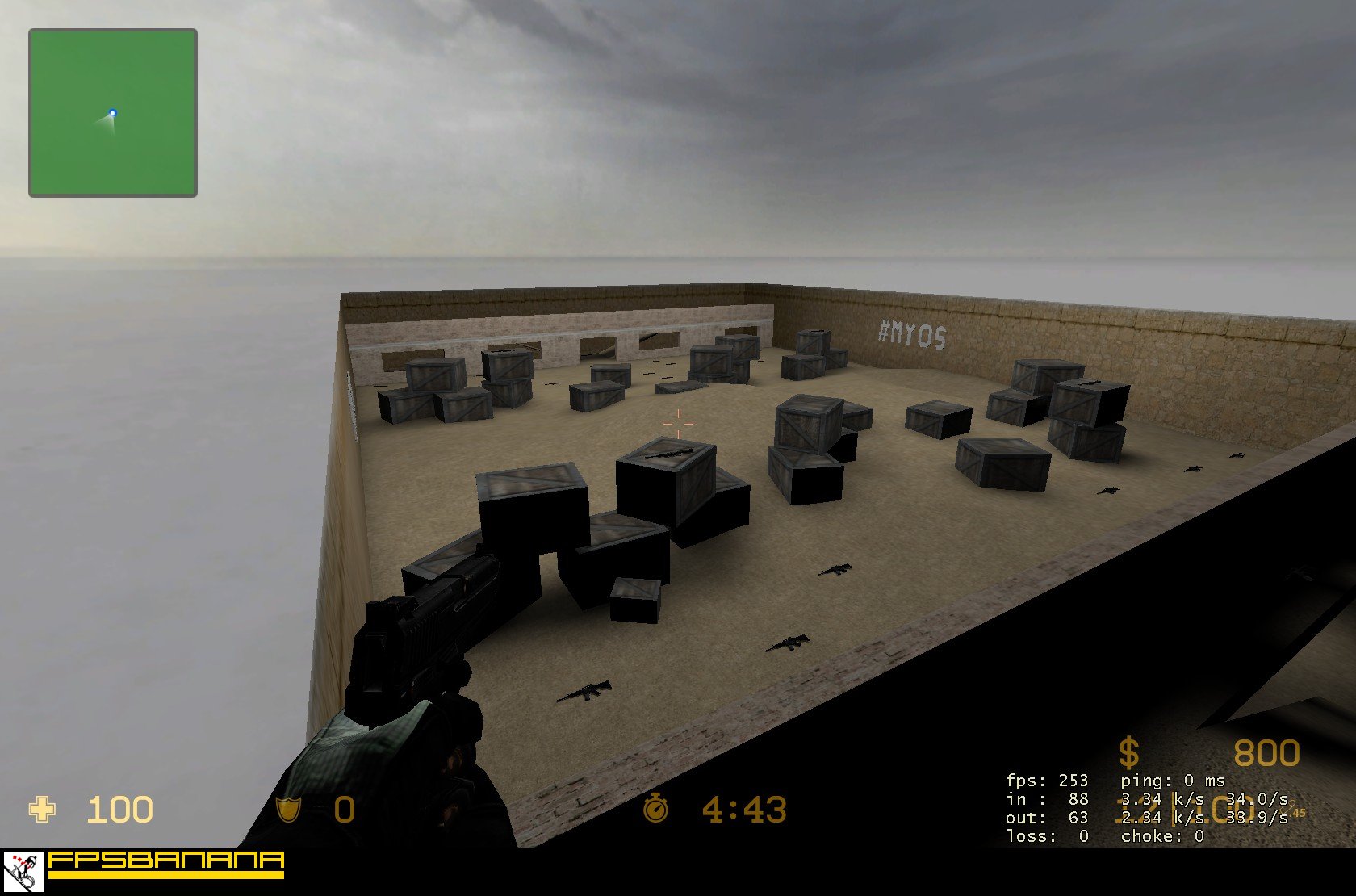Click the round timer showing 4:43
The height and width of the screenshot is (896, 1356).
coord(744,810)
